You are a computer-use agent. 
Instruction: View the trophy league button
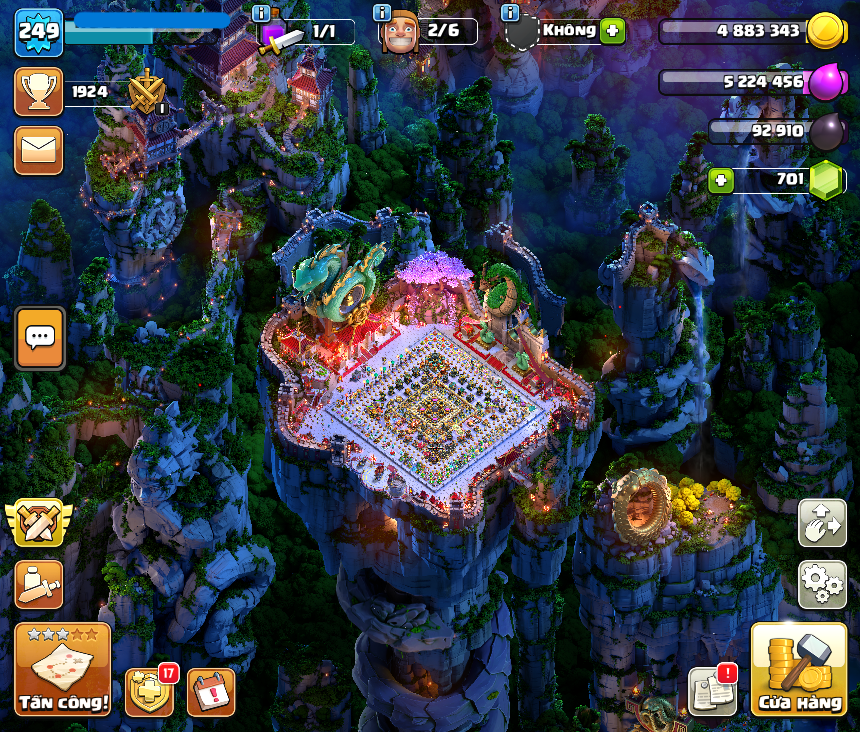(39, 92)
